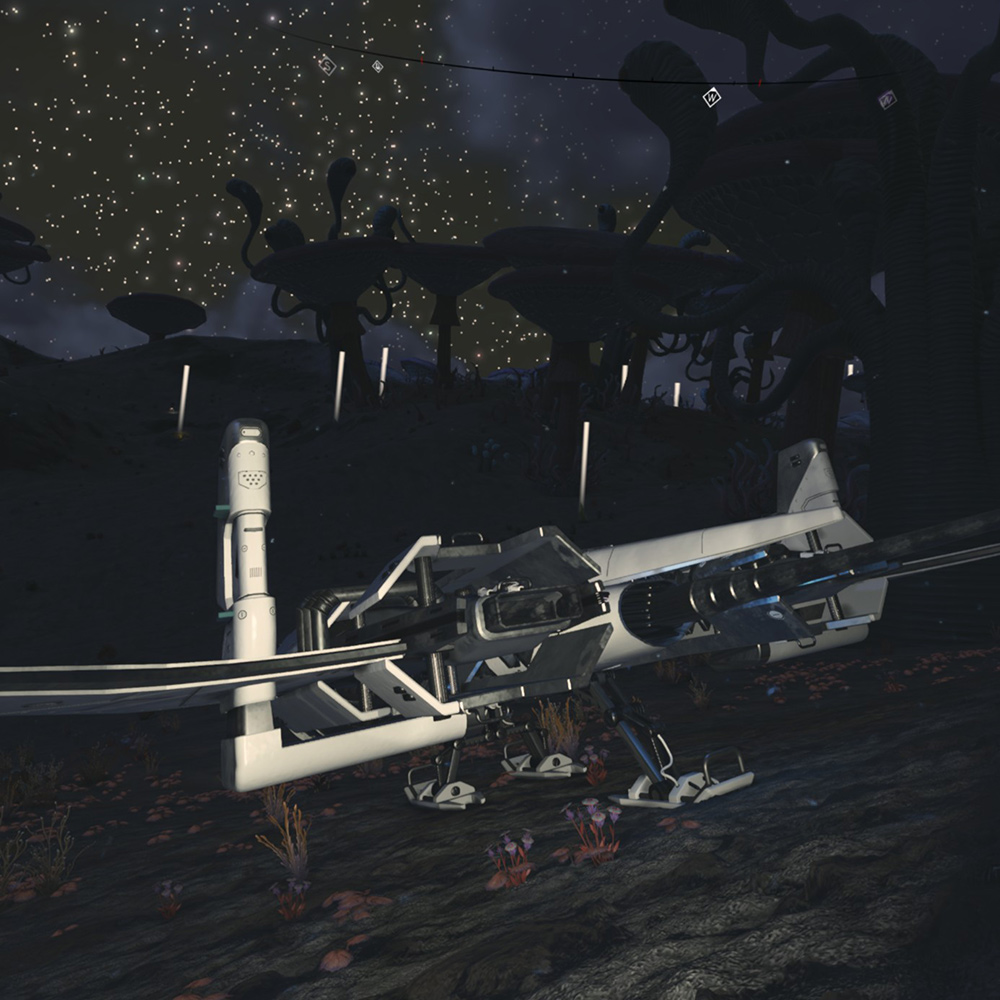This screenshot has width=1000, height=1000.
Task: Select the S diamond compass marker
Action: [327, 64]
